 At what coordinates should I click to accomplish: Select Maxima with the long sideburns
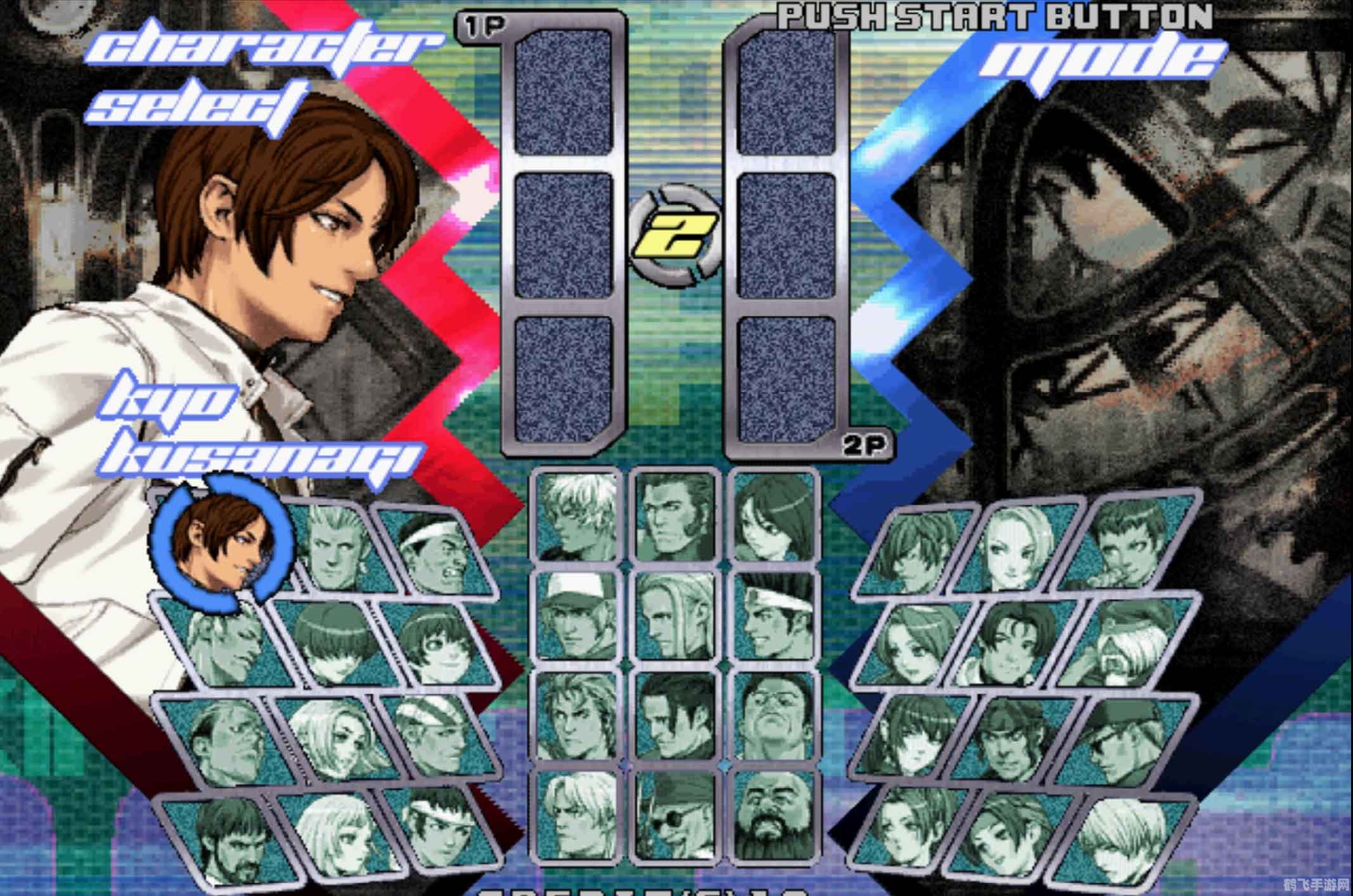(675, 517)
